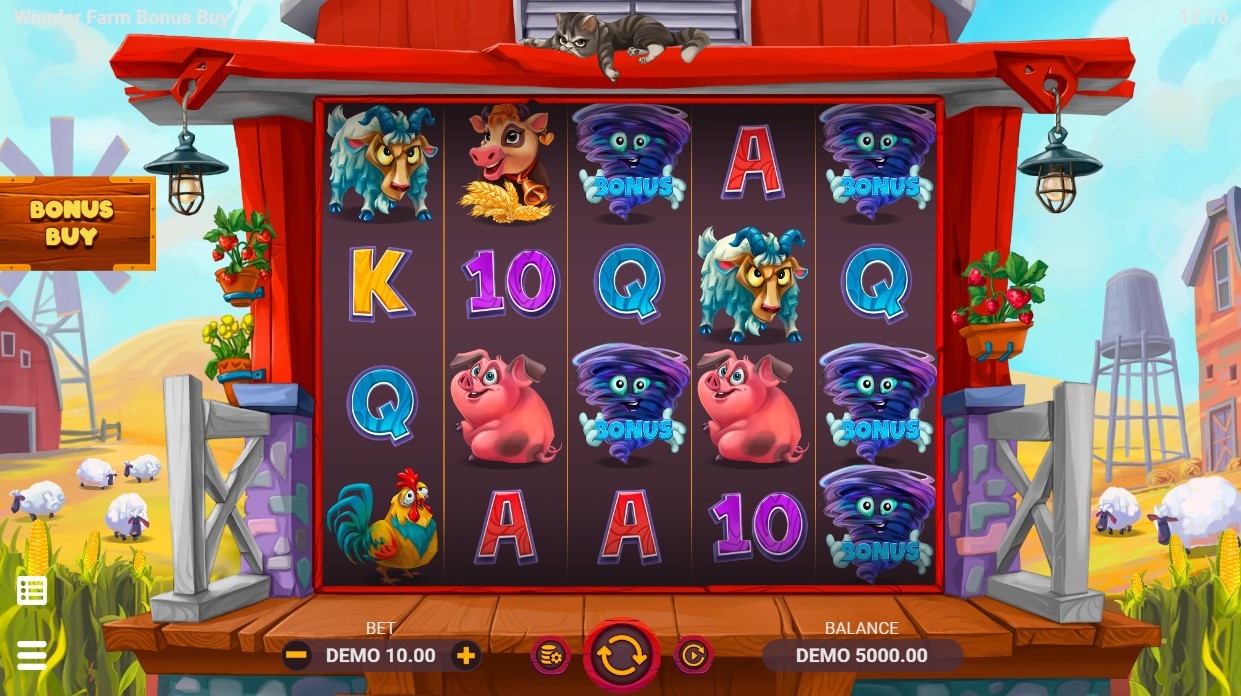
Task: Decrease the bet with the minus button
Action: tap(296, 656)
